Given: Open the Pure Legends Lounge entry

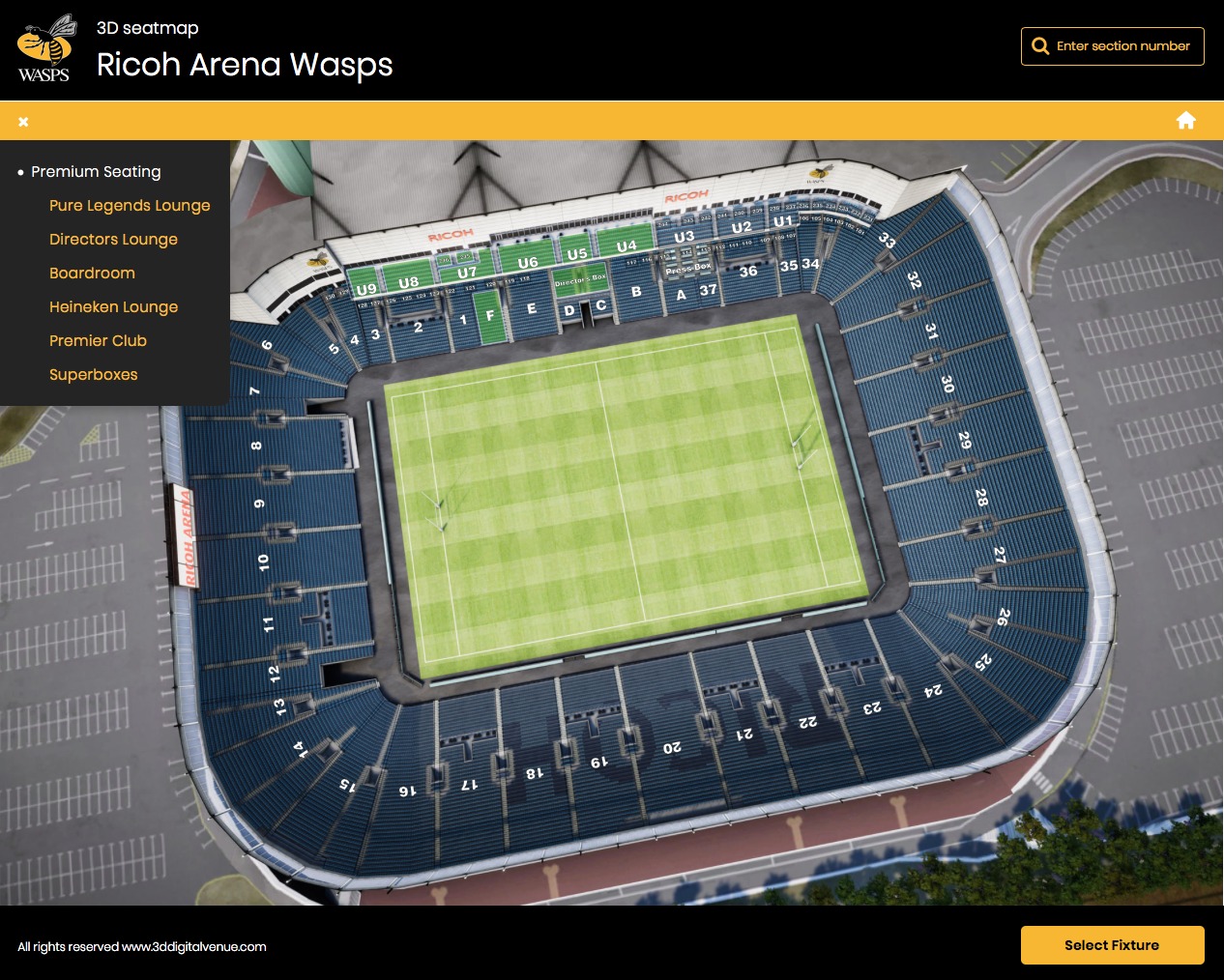Looking at the screenshot, I should 130,205.
